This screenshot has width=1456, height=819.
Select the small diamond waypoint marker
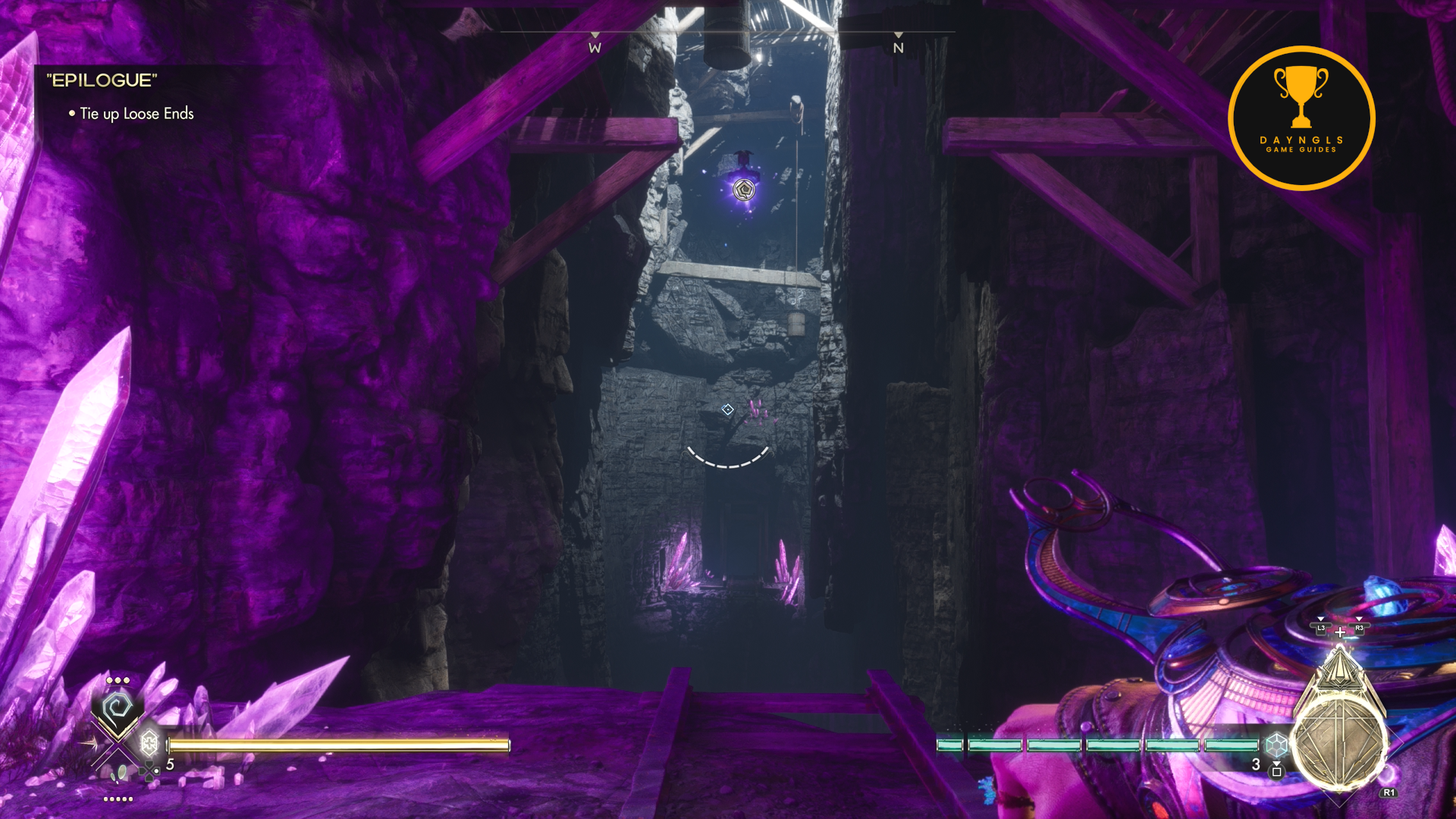pos(727,409)
